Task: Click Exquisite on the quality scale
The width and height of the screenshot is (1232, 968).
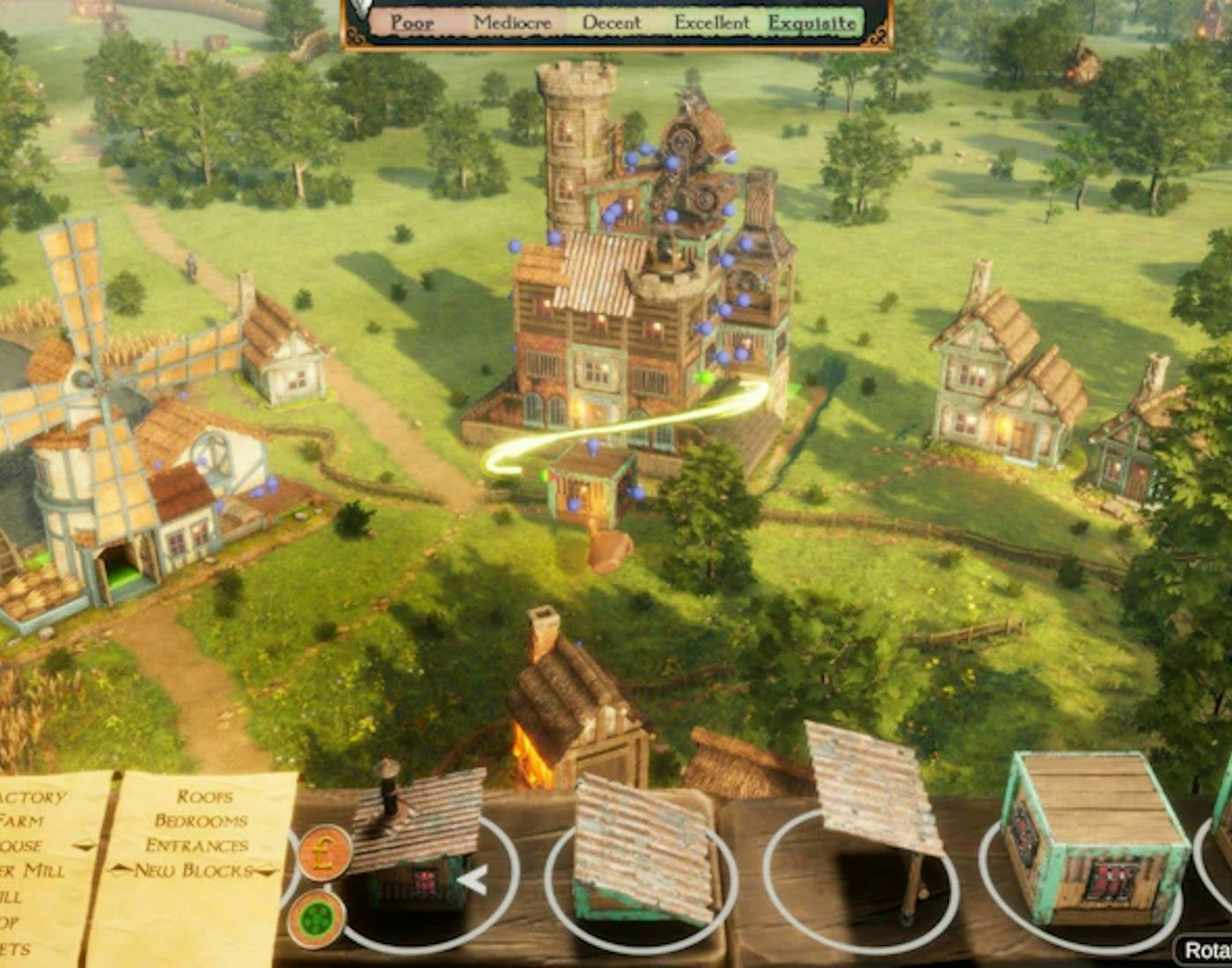Action: (814, 24)
